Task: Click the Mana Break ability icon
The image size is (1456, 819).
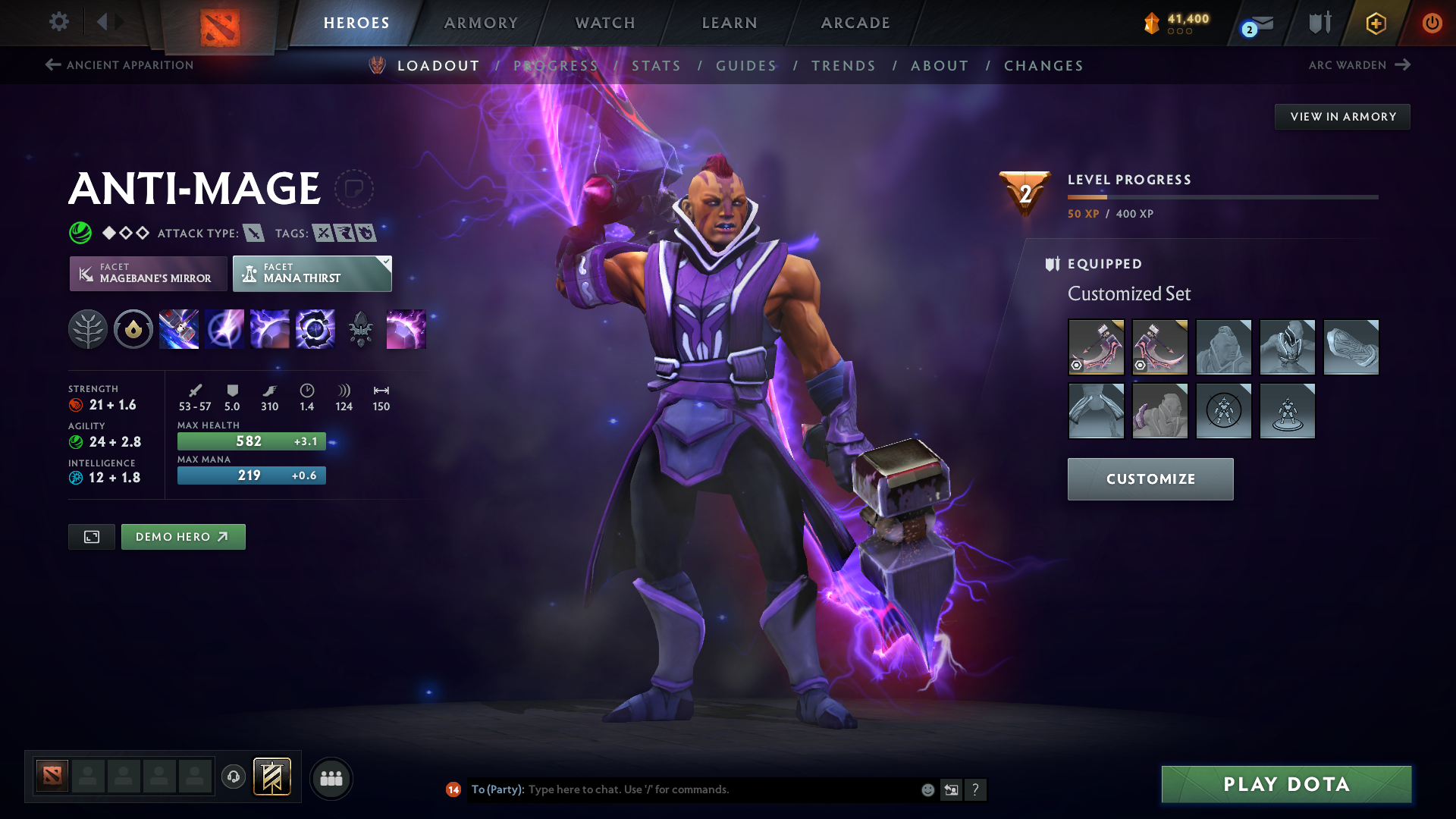Action: (179, 328)
